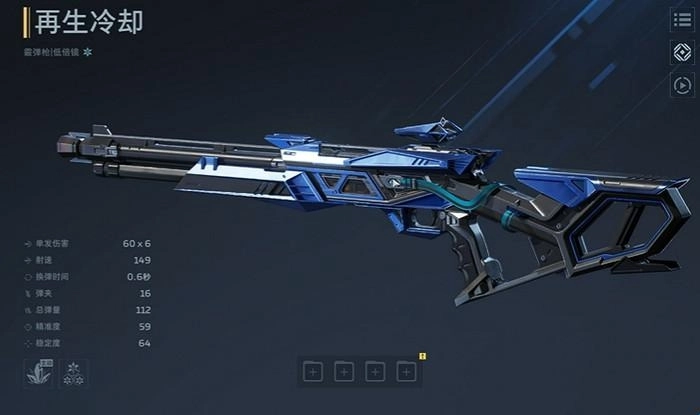Viewport: 700px width, 415px height.
Task: Open the list view icon
Action: [682, 19]
